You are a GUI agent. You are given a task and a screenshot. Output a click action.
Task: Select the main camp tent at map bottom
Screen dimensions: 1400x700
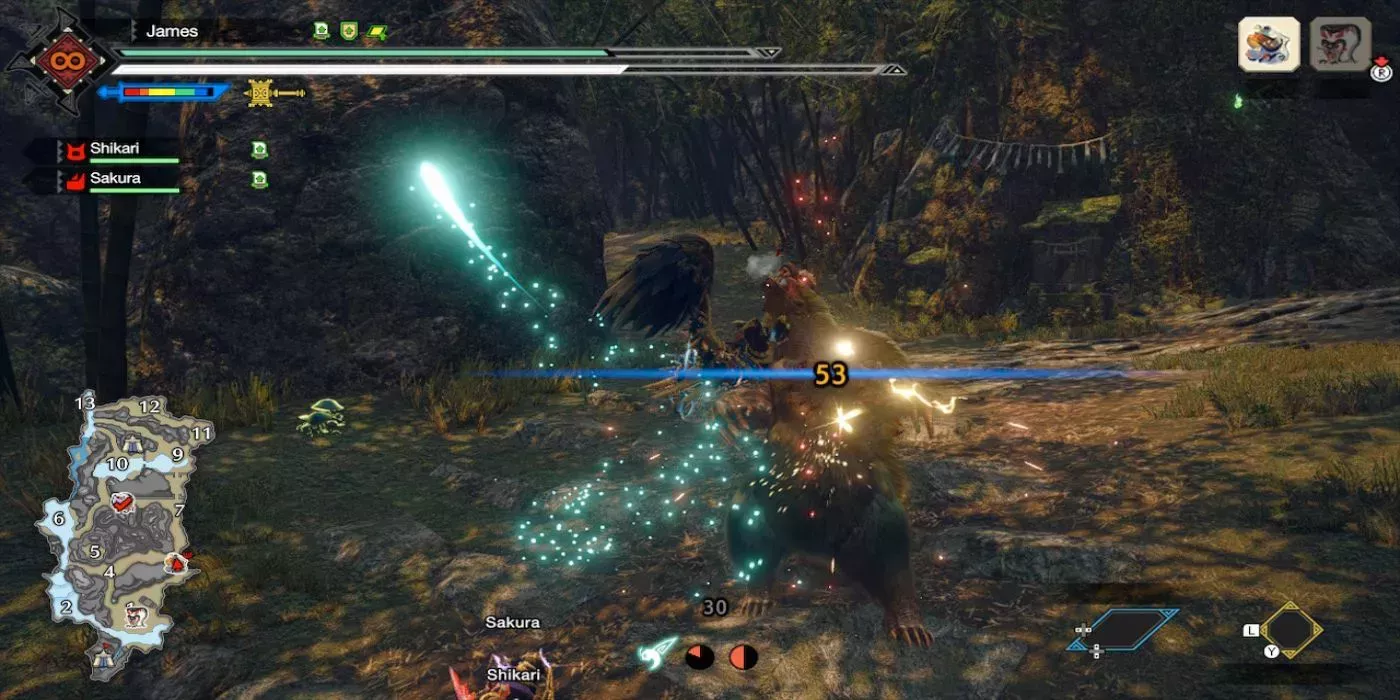tap(103, 656)
